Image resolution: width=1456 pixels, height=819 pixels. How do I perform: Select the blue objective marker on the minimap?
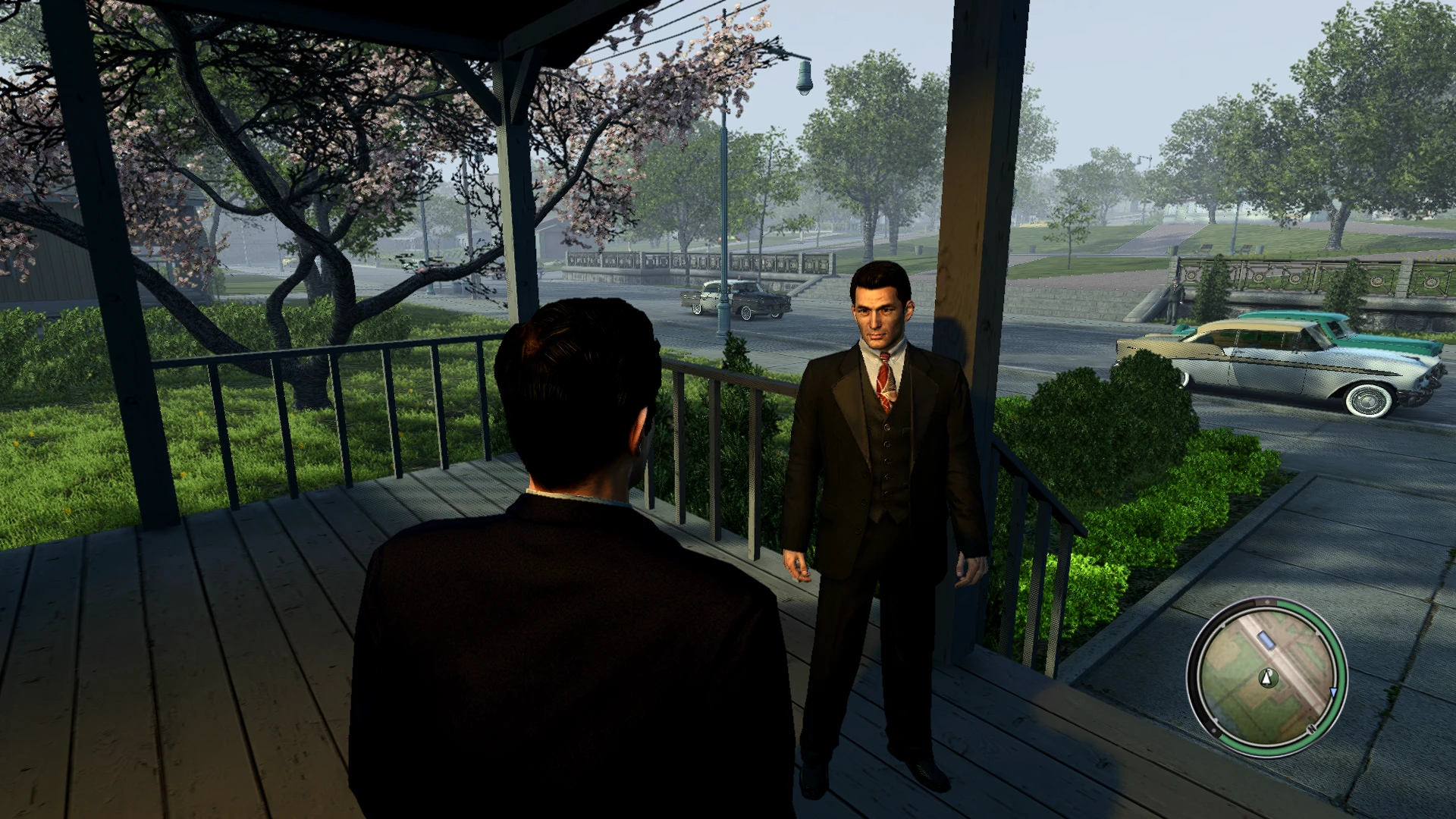[1266, 640]
